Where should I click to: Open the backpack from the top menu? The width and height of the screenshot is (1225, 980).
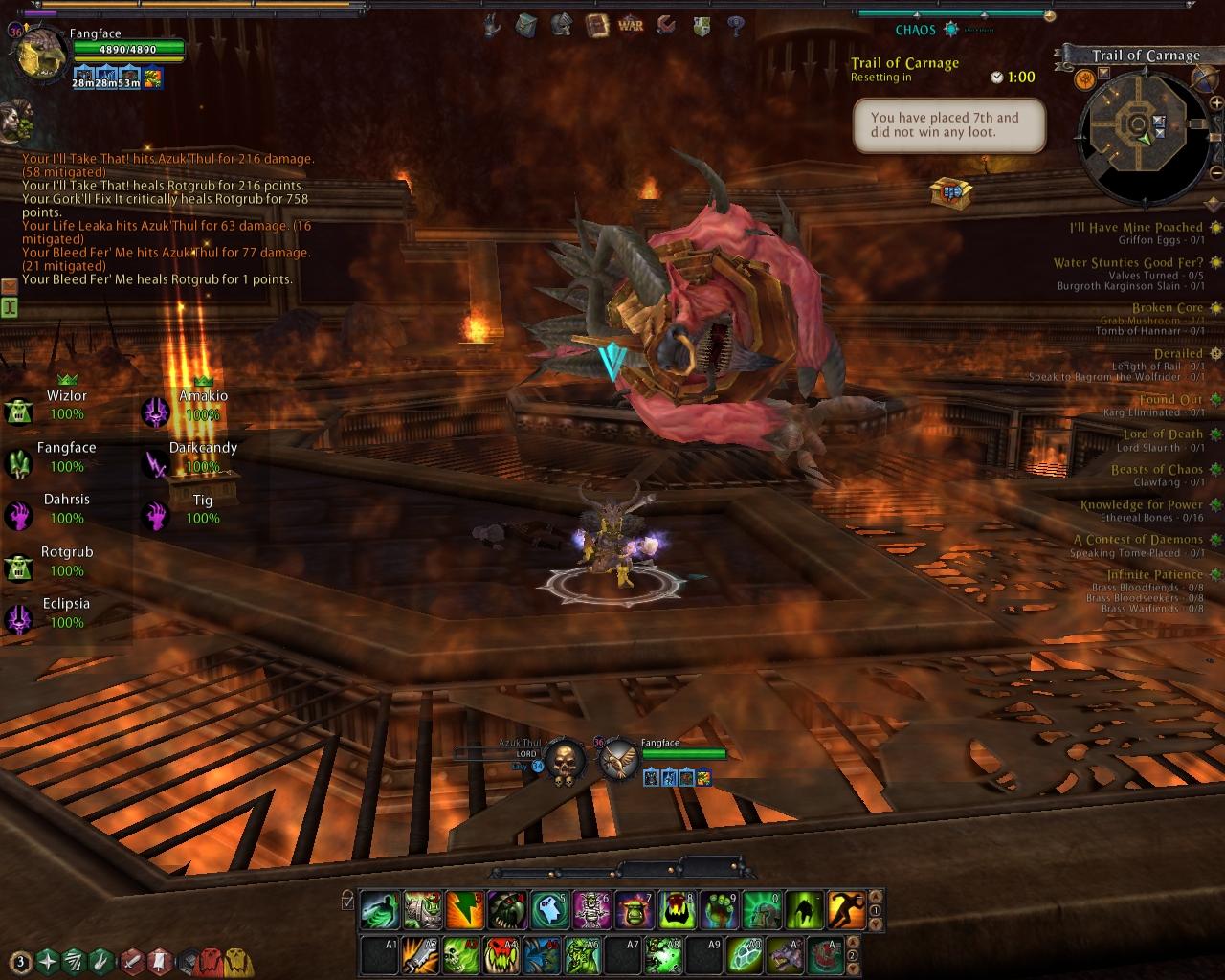point(526,26)
